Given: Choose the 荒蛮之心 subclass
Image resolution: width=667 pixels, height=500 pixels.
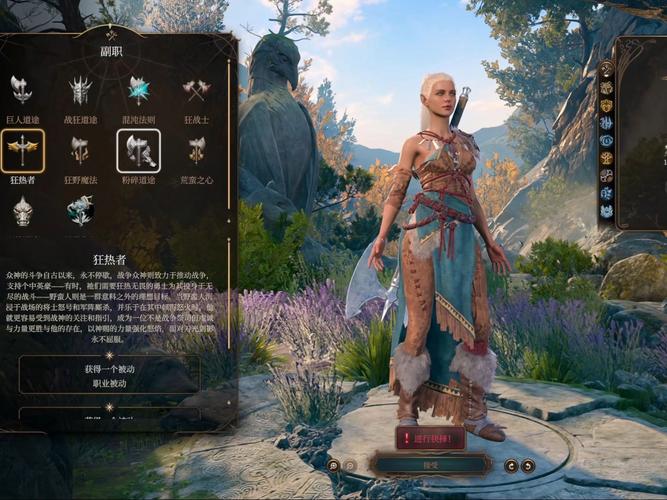Looking at the screenshot, I should [196, 150].
